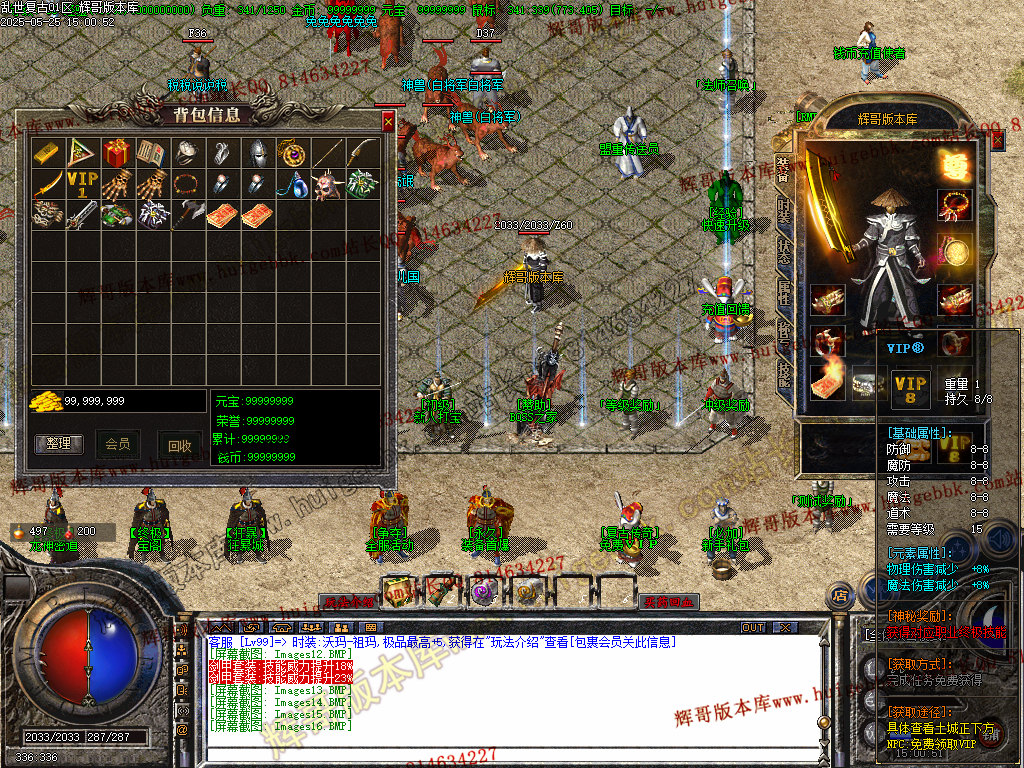Switch to the 时装 fashion tab
1024x768 pixels.
tap(783, 211)
